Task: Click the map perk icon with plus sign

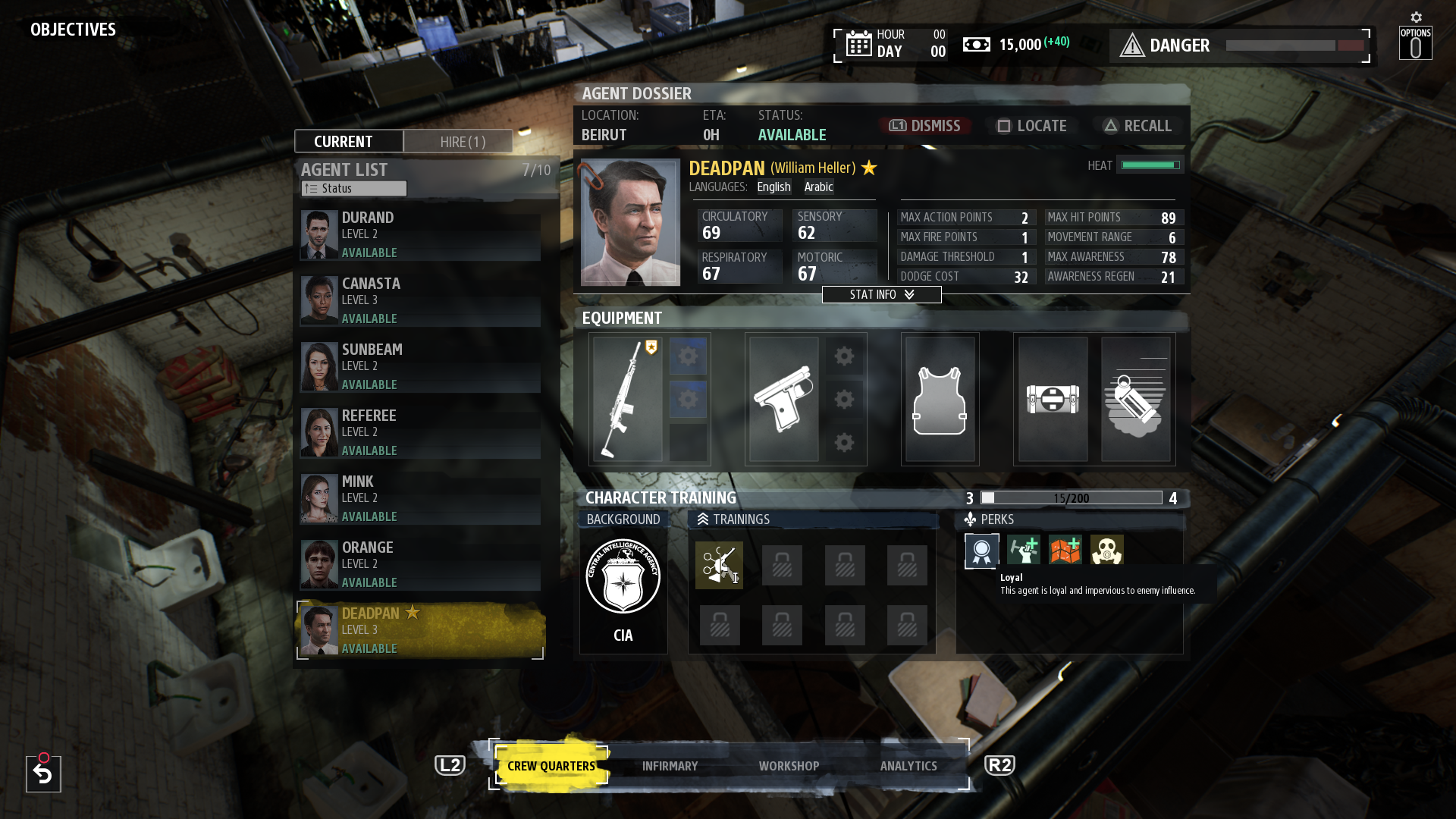Action: [1065, 550]
